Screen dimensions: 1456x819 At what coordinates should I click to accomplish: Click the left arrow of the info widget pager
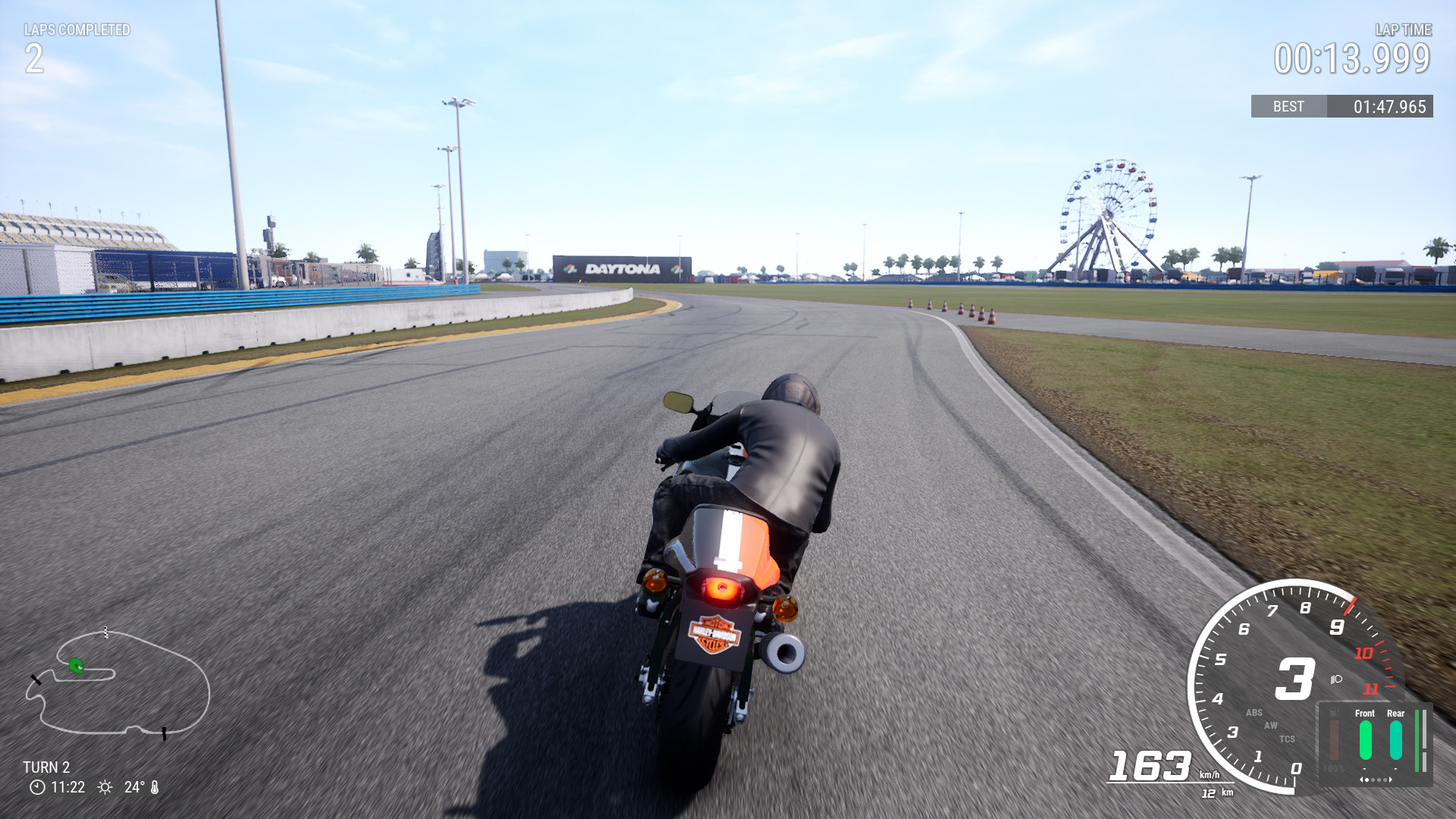(1362, 780)
